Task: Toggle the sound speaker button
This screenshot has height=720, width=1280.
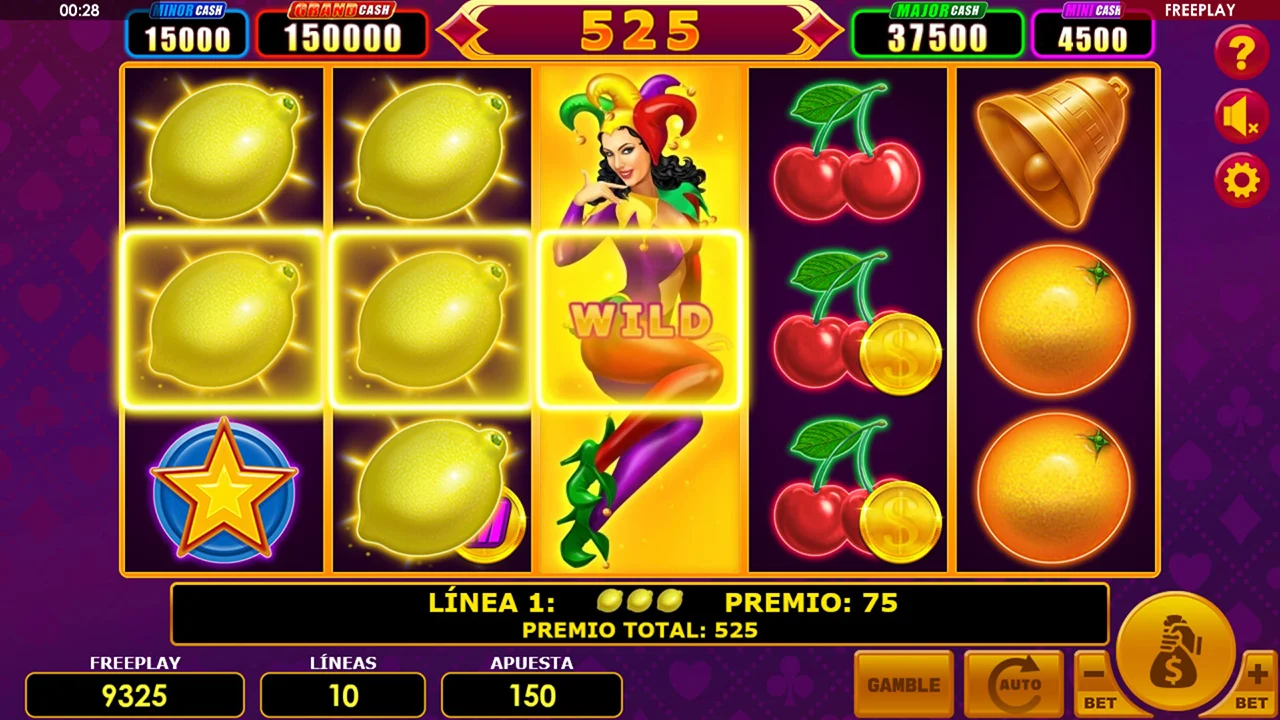Action: tap(1241, 118)
